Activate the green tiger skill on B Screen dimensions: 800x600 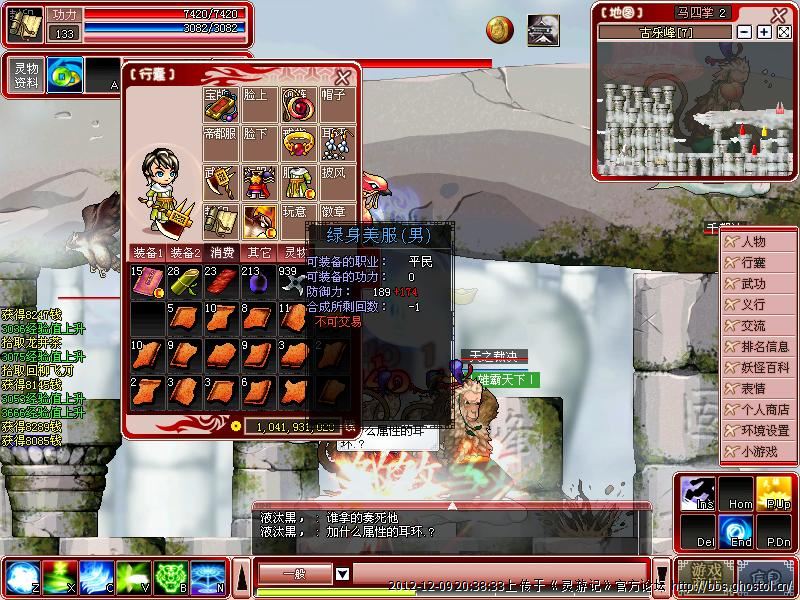click(170, 577)
